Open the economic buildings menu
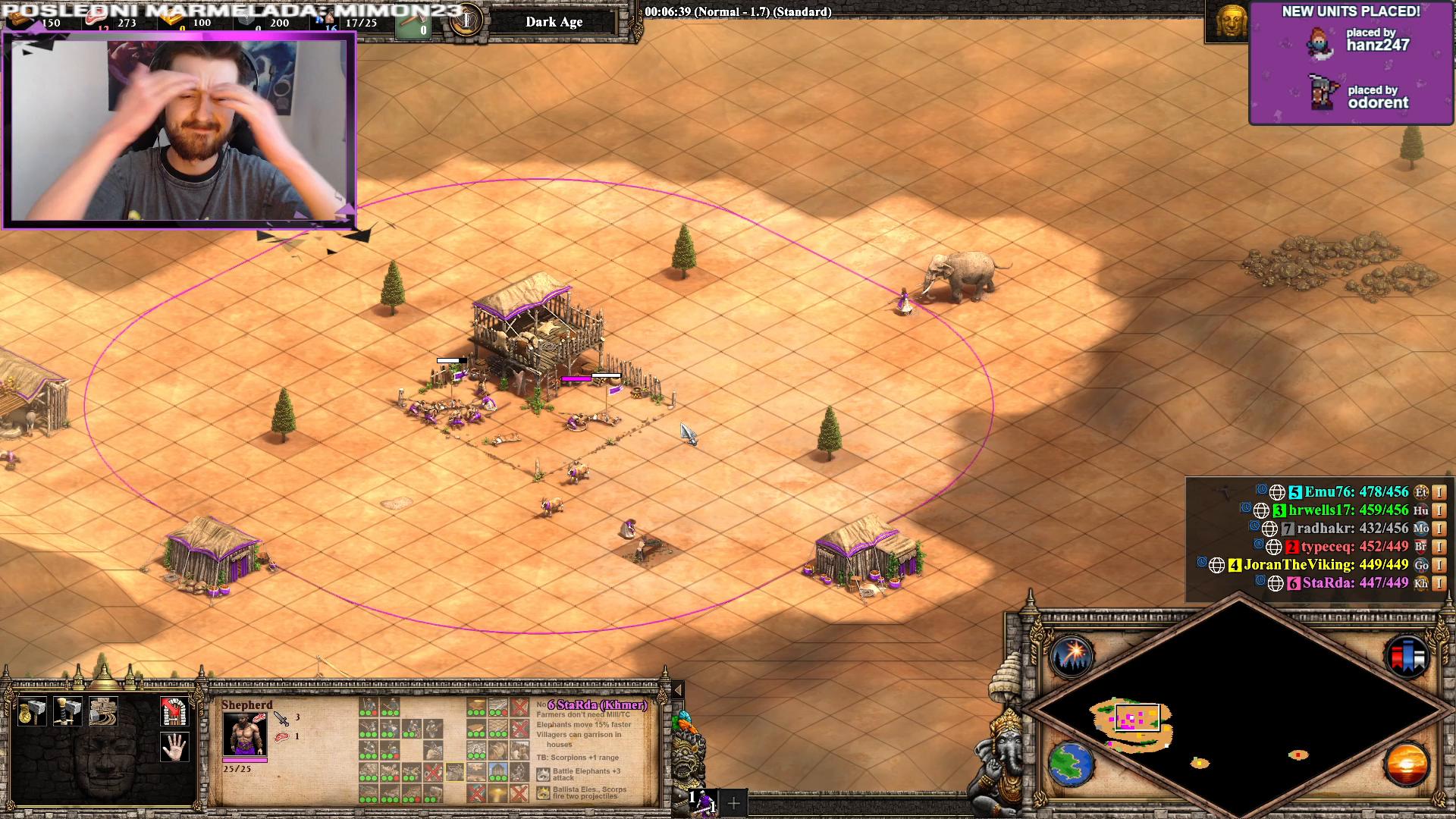The image size is (1456, 819). coord(32,711)
